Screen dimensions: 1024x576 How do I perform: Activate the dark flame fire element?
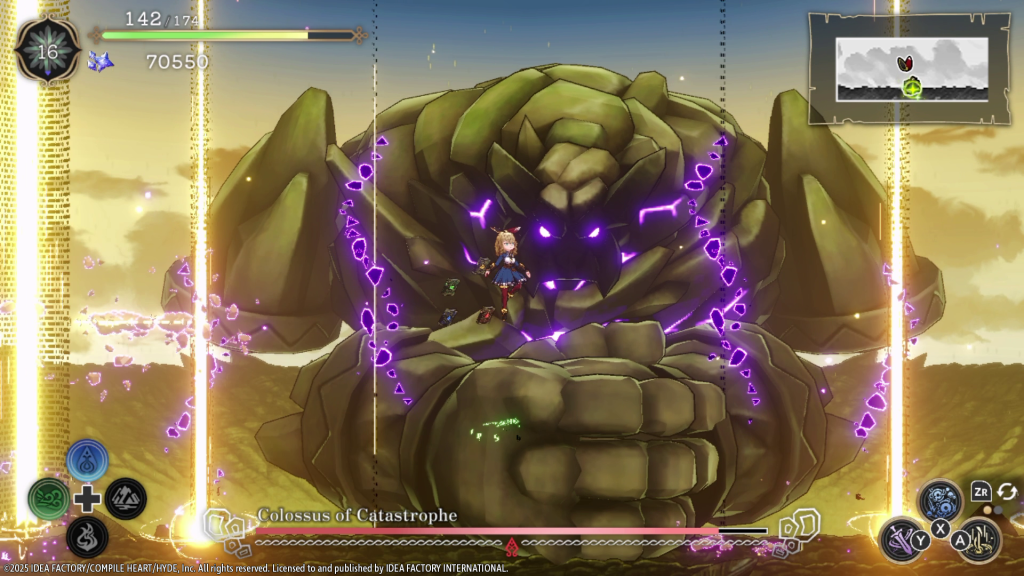(88, 536)
